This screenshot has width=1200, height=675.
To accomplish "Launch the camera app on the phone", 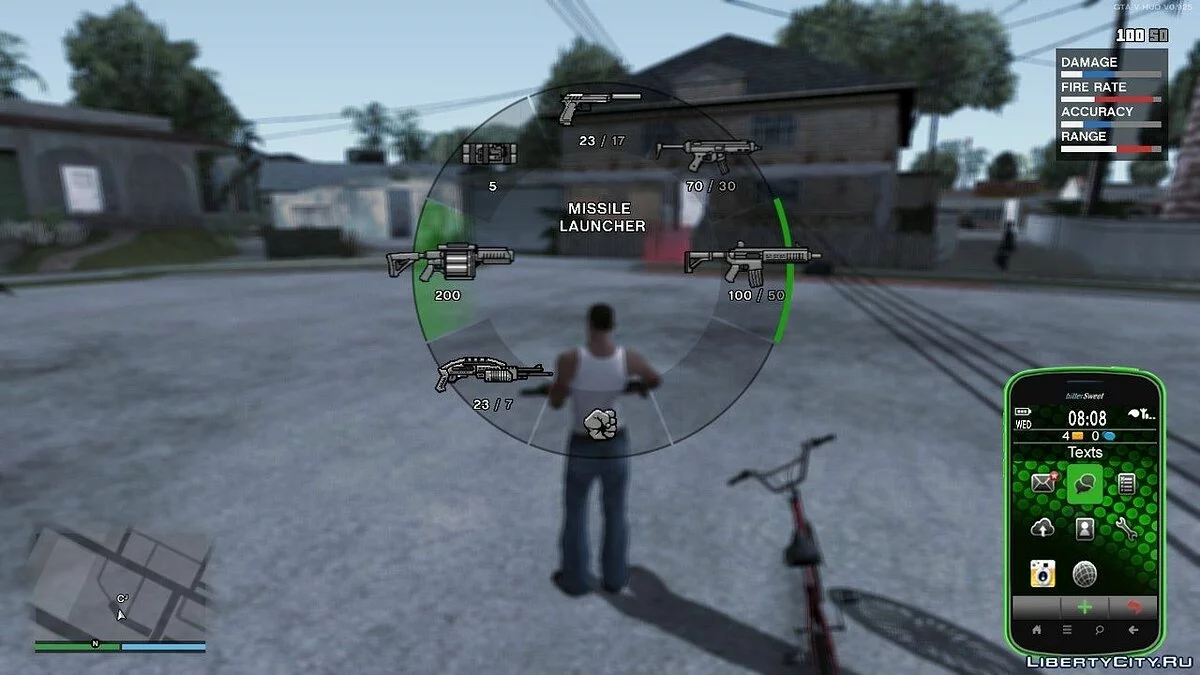I will point(1045,574).
